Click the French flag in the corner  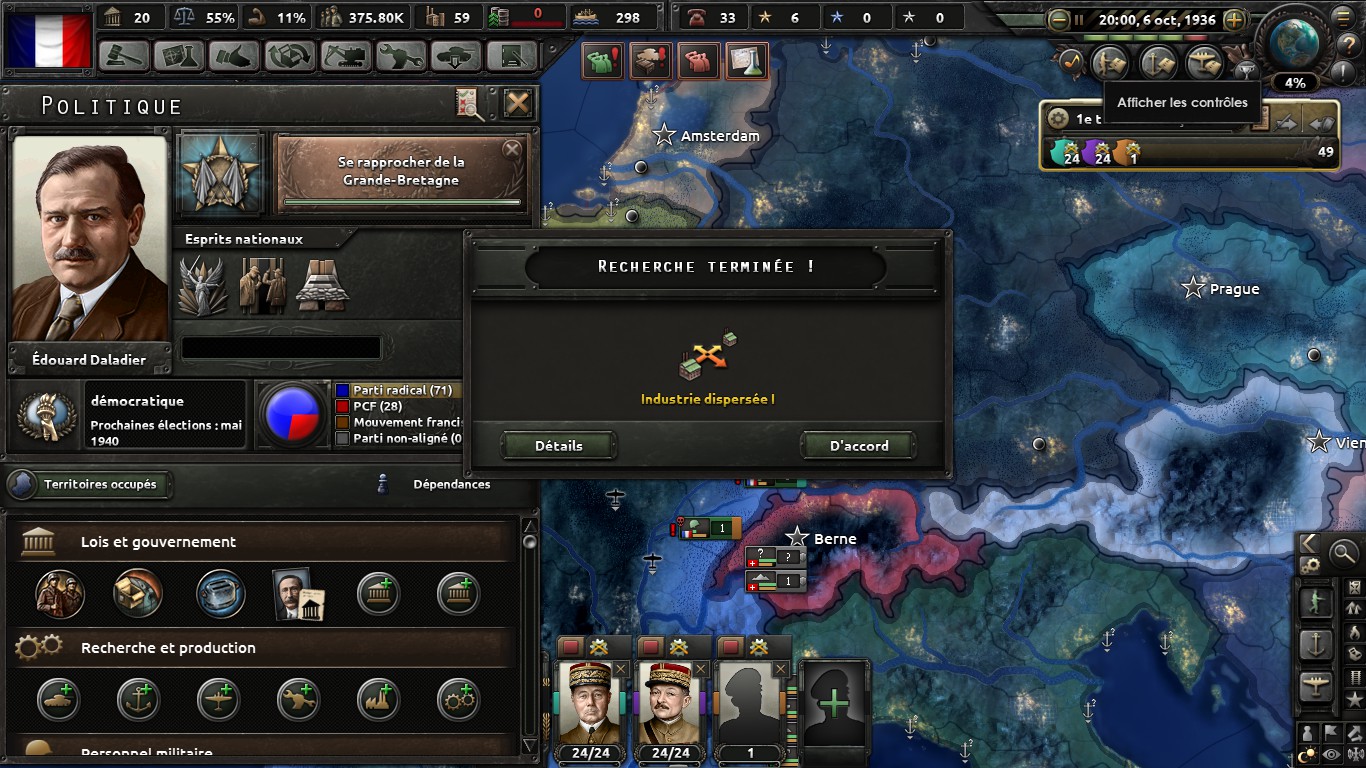tap(48, 36)
